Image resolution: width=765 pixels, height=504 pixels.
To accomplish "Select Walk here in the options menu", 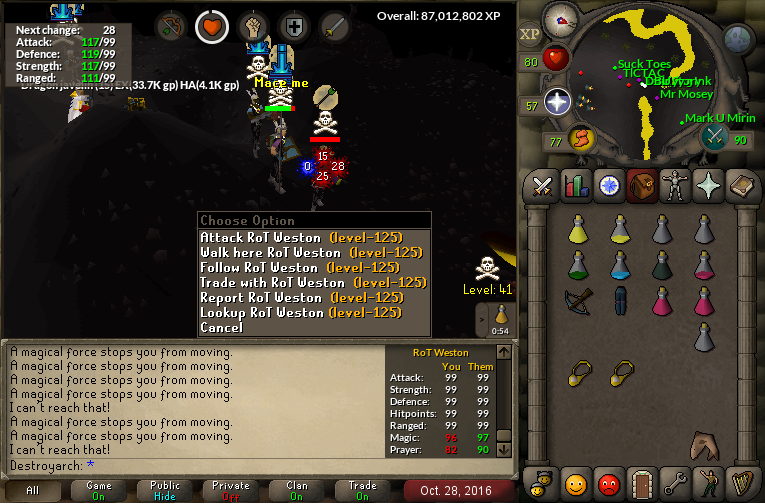I will coord(300,253).
